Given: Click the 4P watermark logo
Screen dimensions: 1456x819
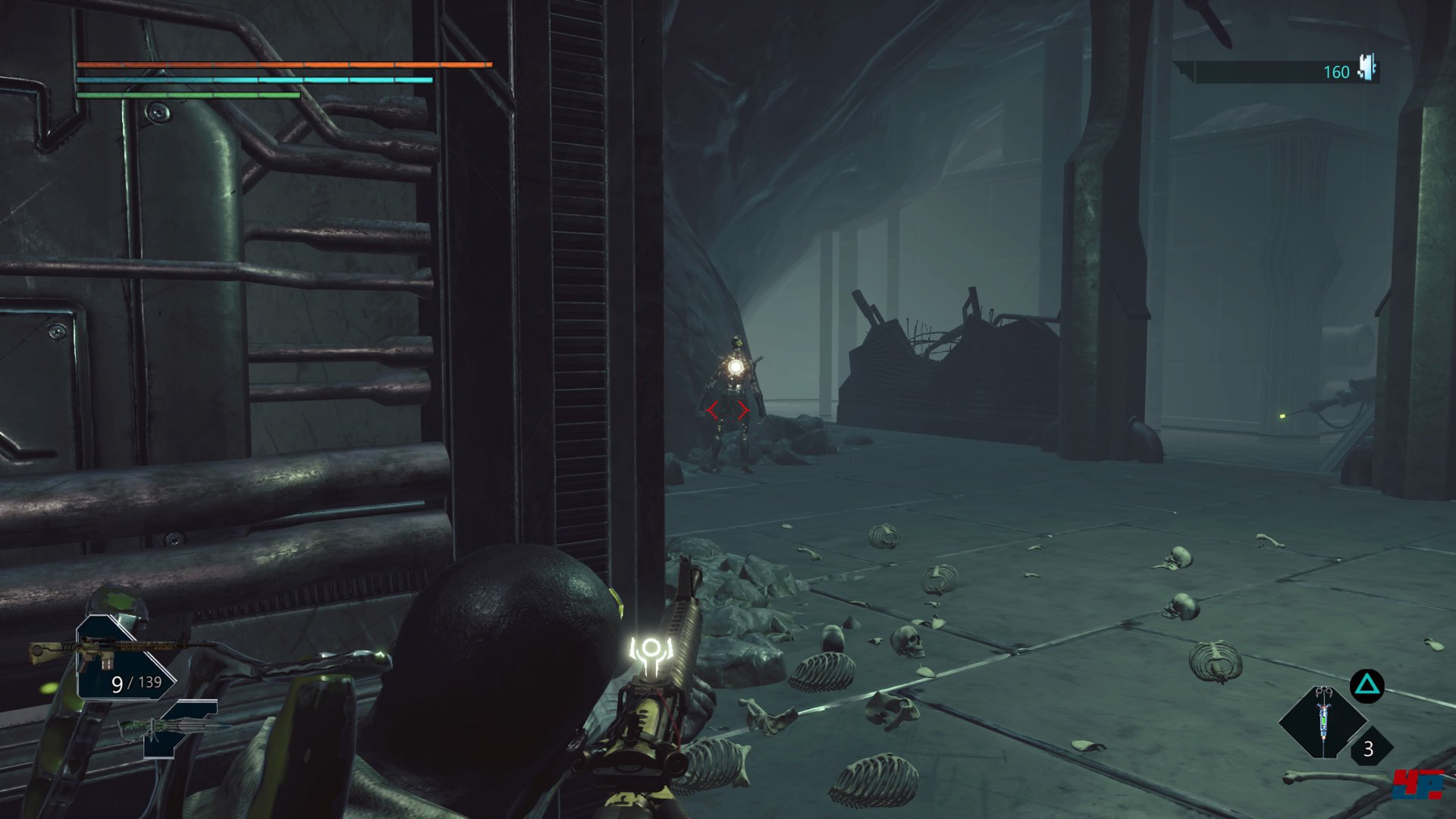Looking at the screenshot, I should 1417,784.
